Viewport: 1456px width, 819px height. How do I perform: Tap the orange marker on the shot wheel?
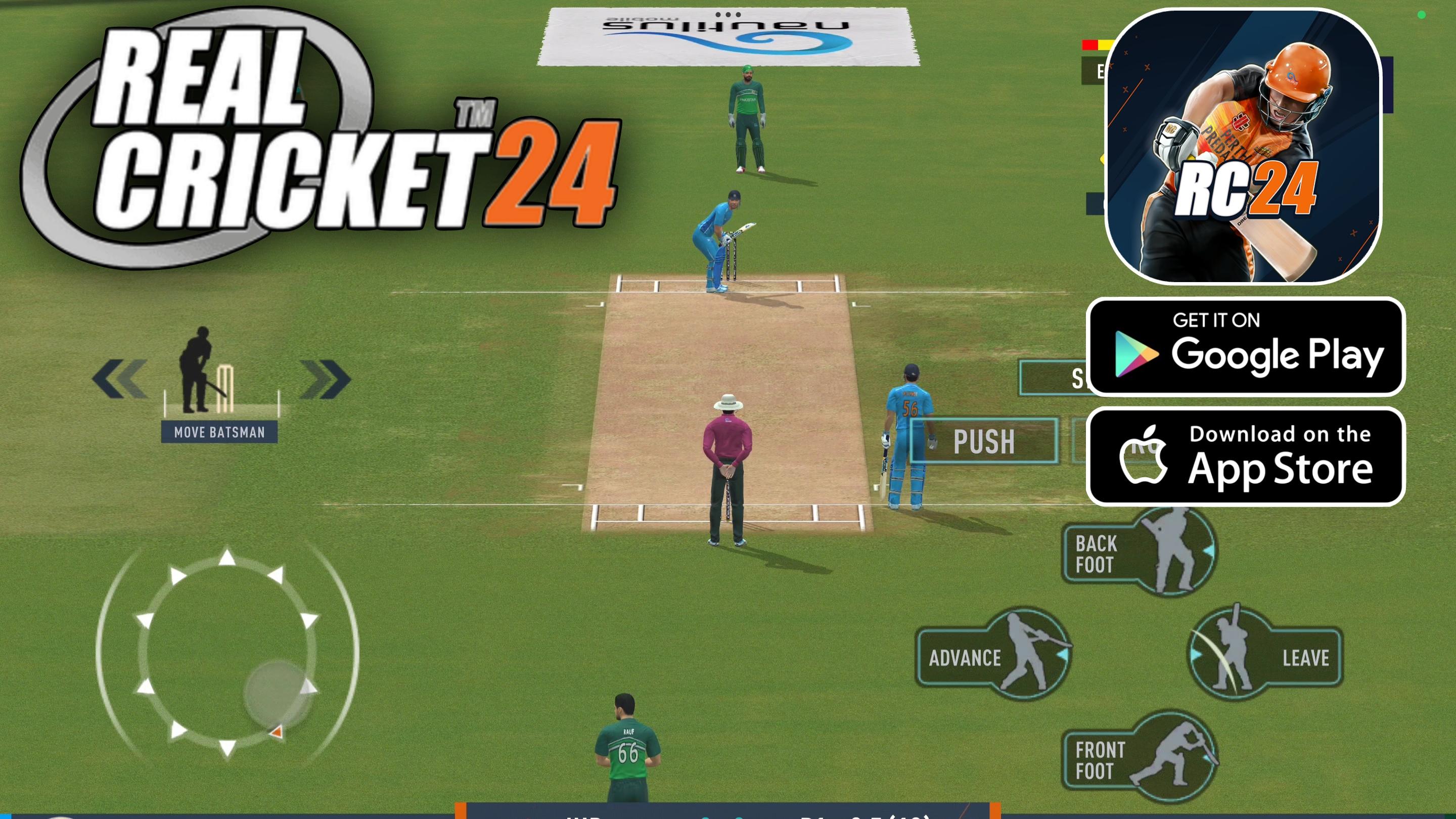pyautogui.click(x=278, y=733)
